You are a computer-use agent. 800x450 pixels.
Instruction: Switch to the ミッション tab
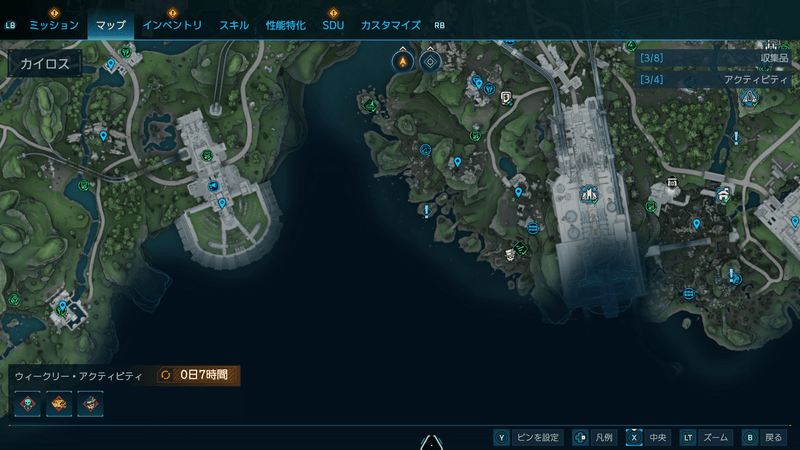coord(54,25)
